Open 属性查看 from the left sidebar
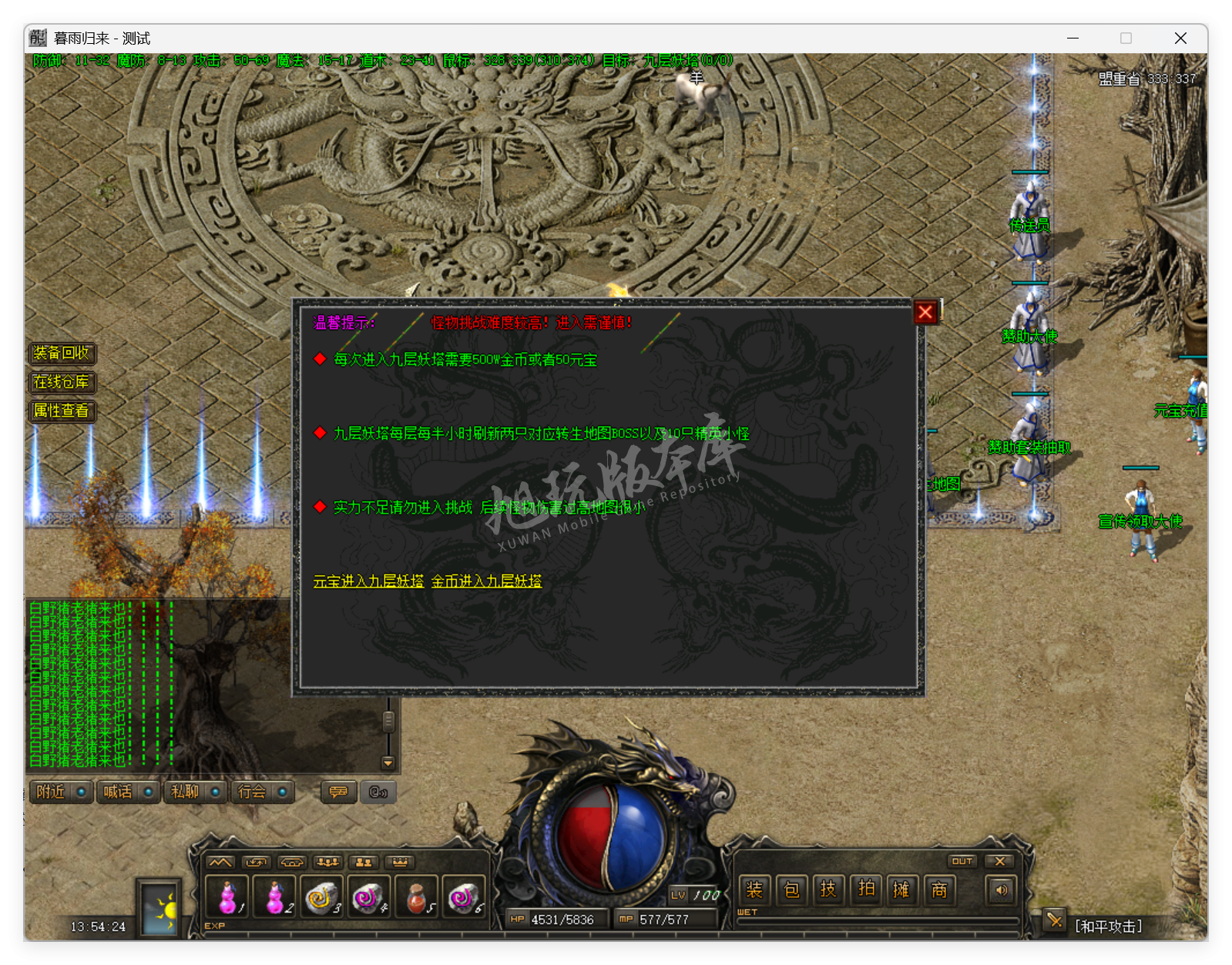Screen dimensions: 1232x965 pos(63,411)
